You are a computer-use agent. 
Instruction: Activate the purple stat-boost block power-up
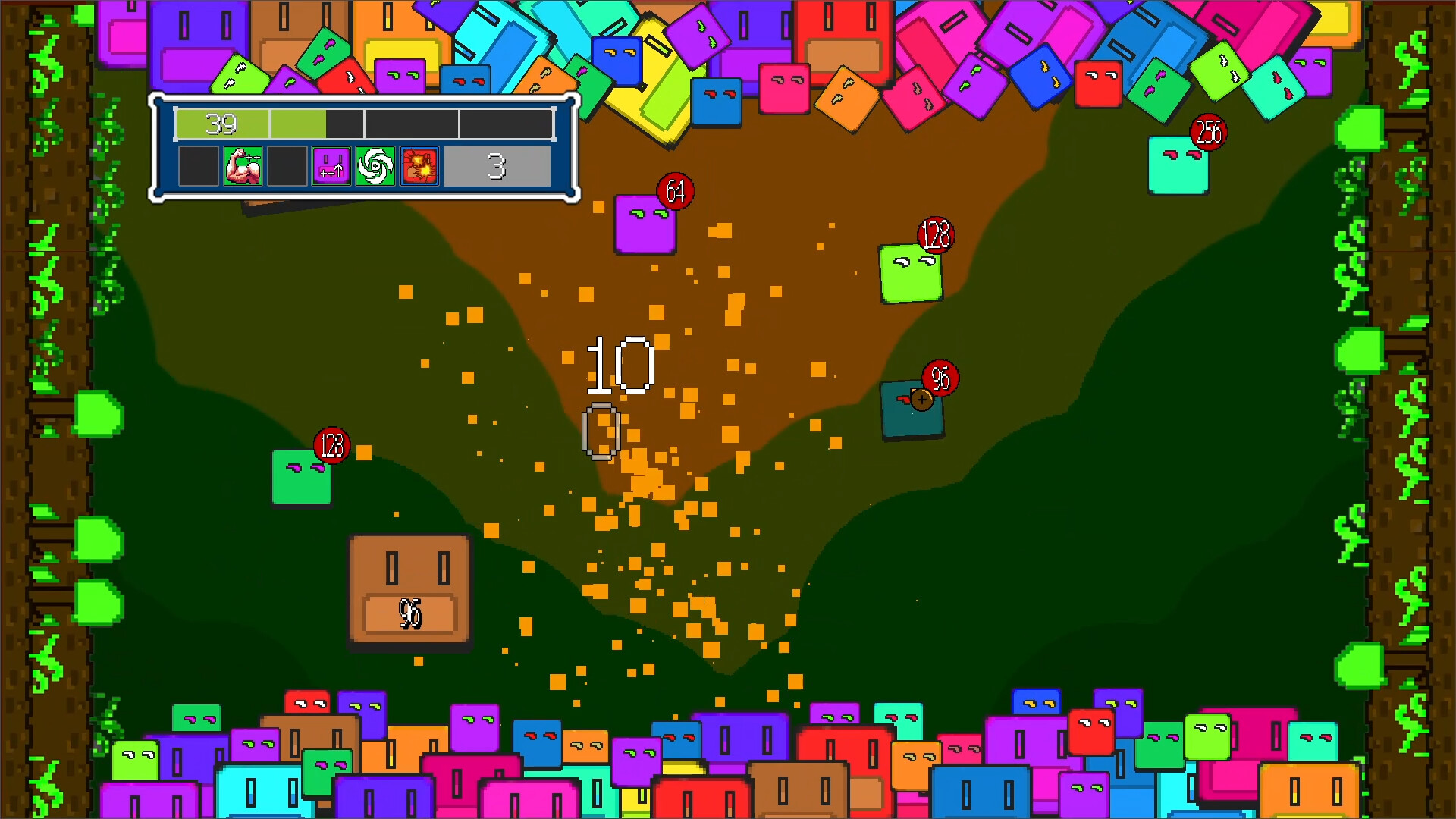pos(333,166)
